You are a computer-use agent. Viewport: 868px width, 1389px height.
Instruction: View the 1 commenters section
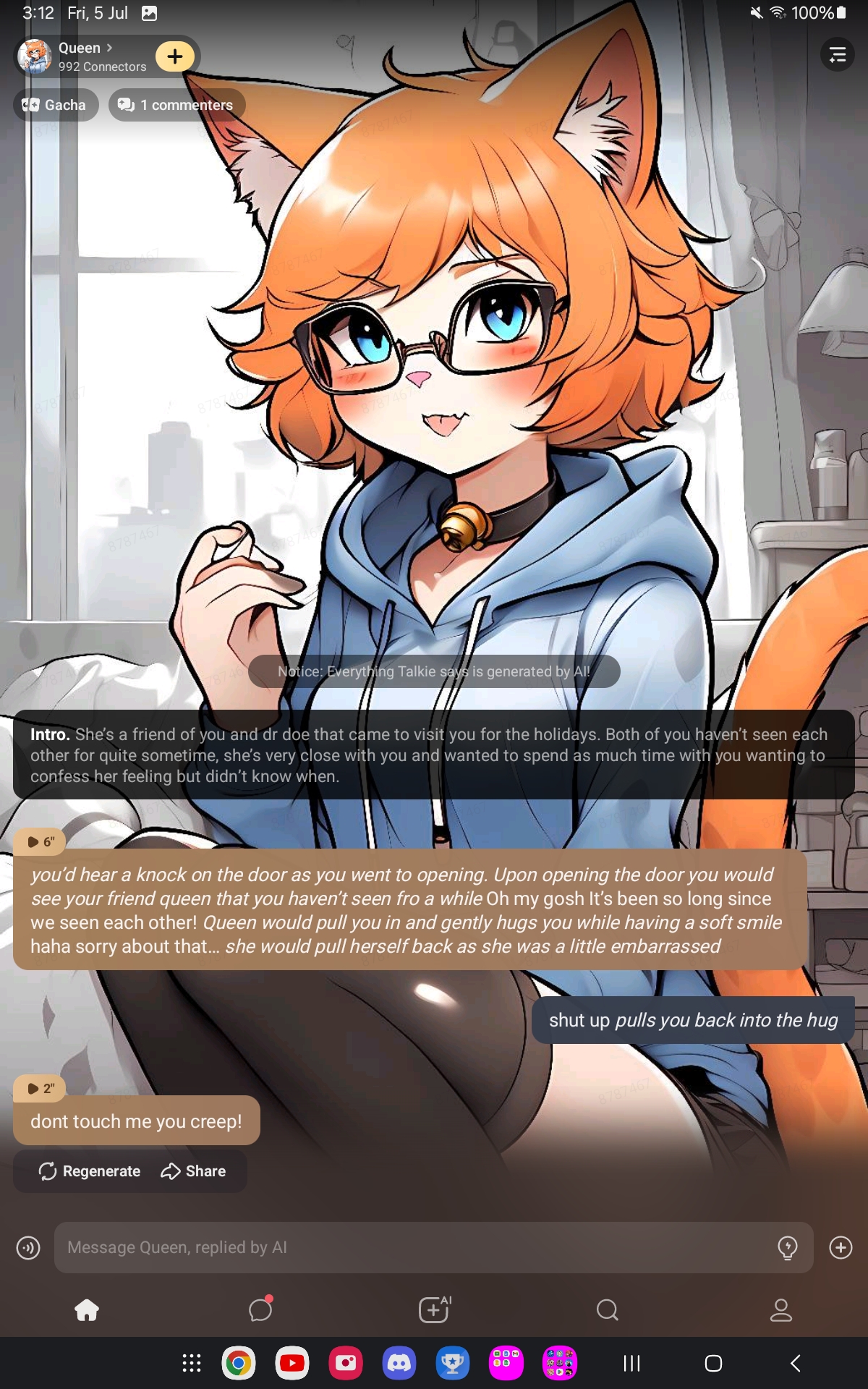[x=176, y=105]
